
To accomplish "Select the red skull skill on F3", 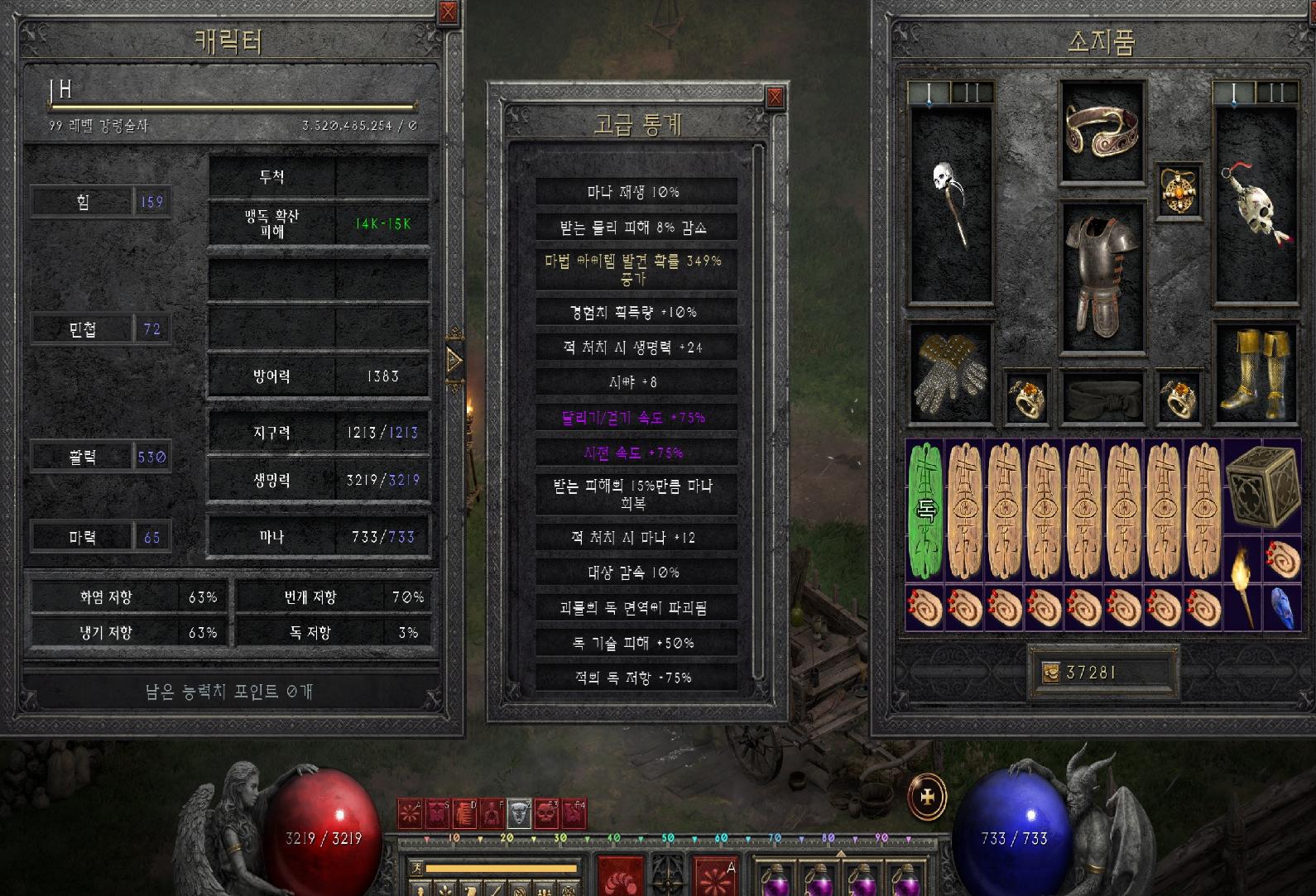I will coord(547,813).
